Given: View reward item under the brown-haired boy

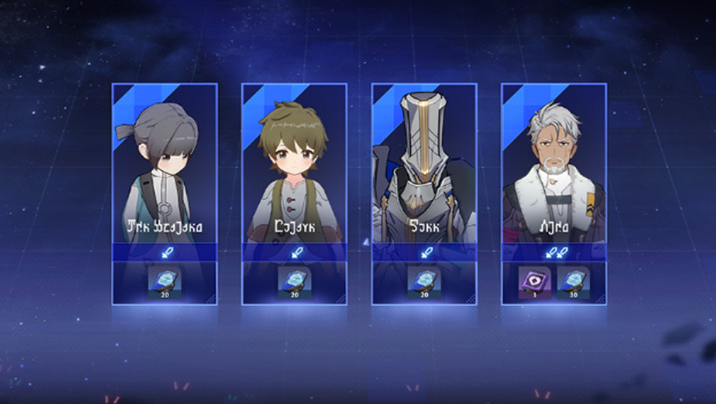Looking at the screenshot, I should tap(292, 280).
